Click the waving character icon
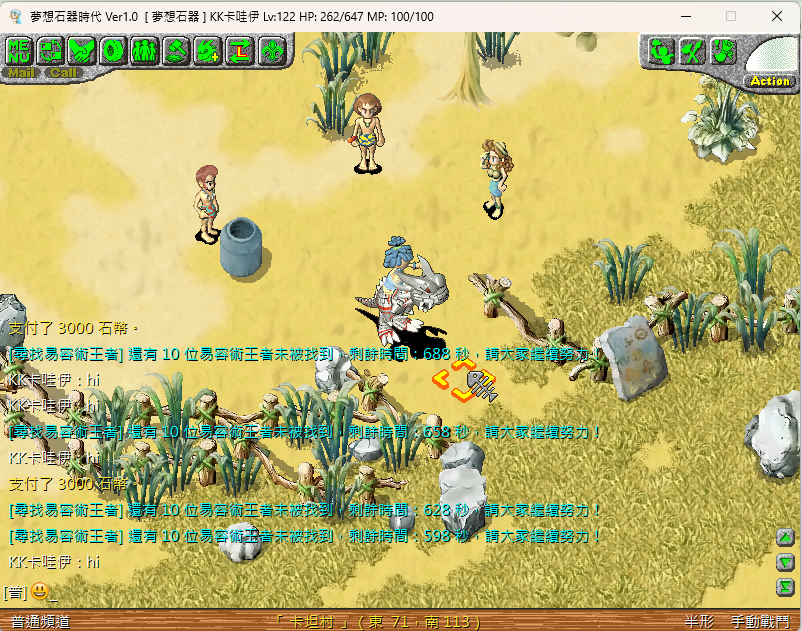Image resolution: width=802 pixels, height=631 pixels. (x=660, y=51)
